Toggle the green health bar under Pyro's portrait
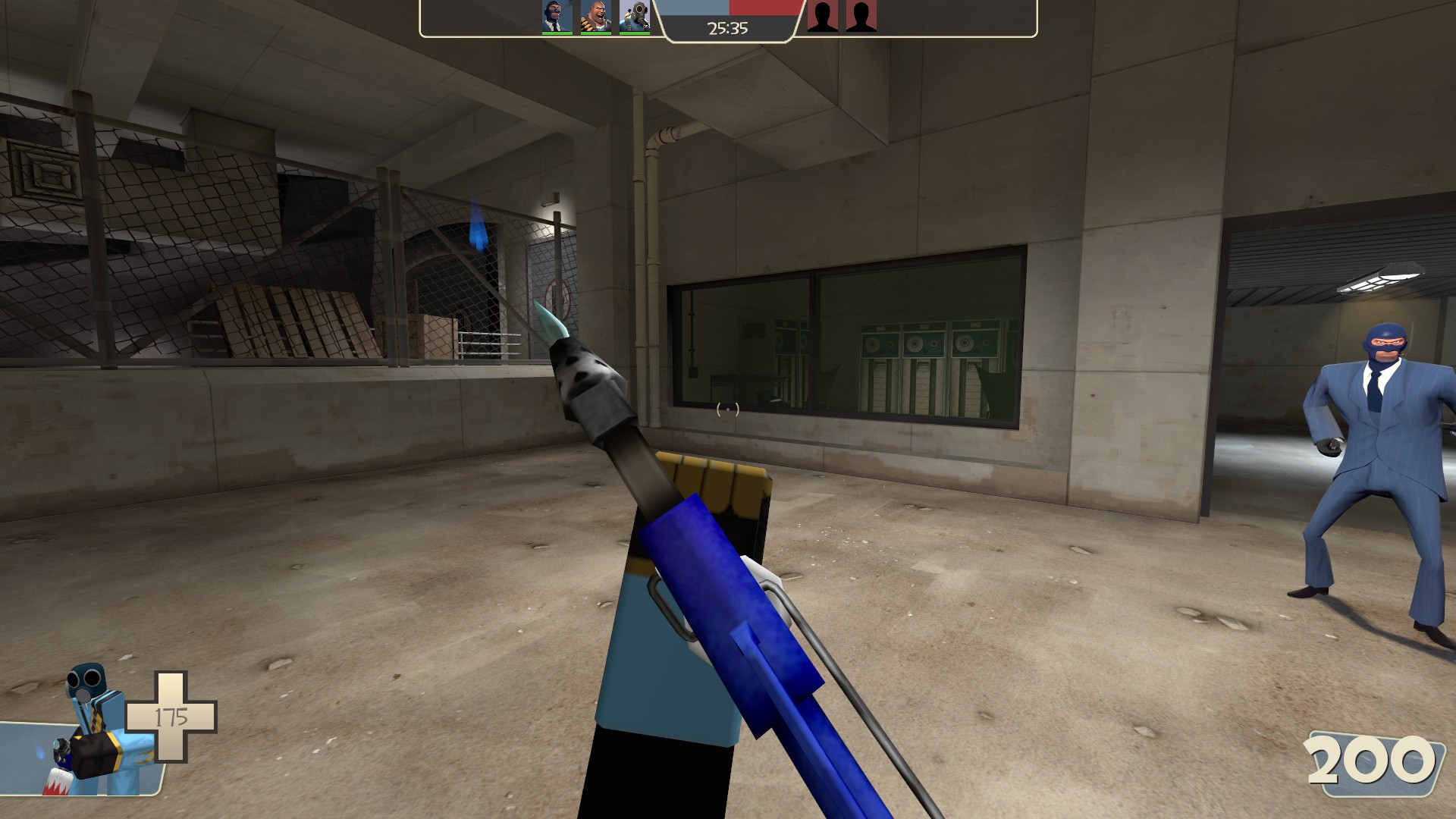Viewport: 1456px width, 819px height. pyautogui.click(x=634, y=32)
